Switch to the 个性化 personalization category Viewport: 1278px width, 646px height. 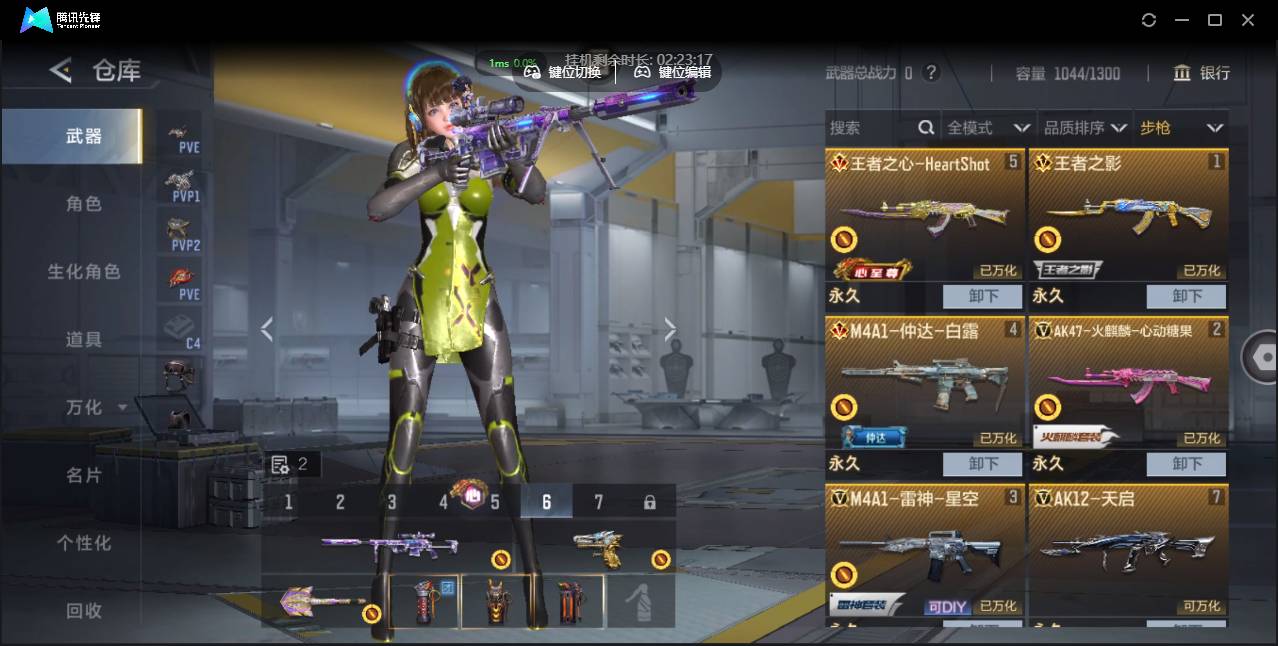click(84, 543)
